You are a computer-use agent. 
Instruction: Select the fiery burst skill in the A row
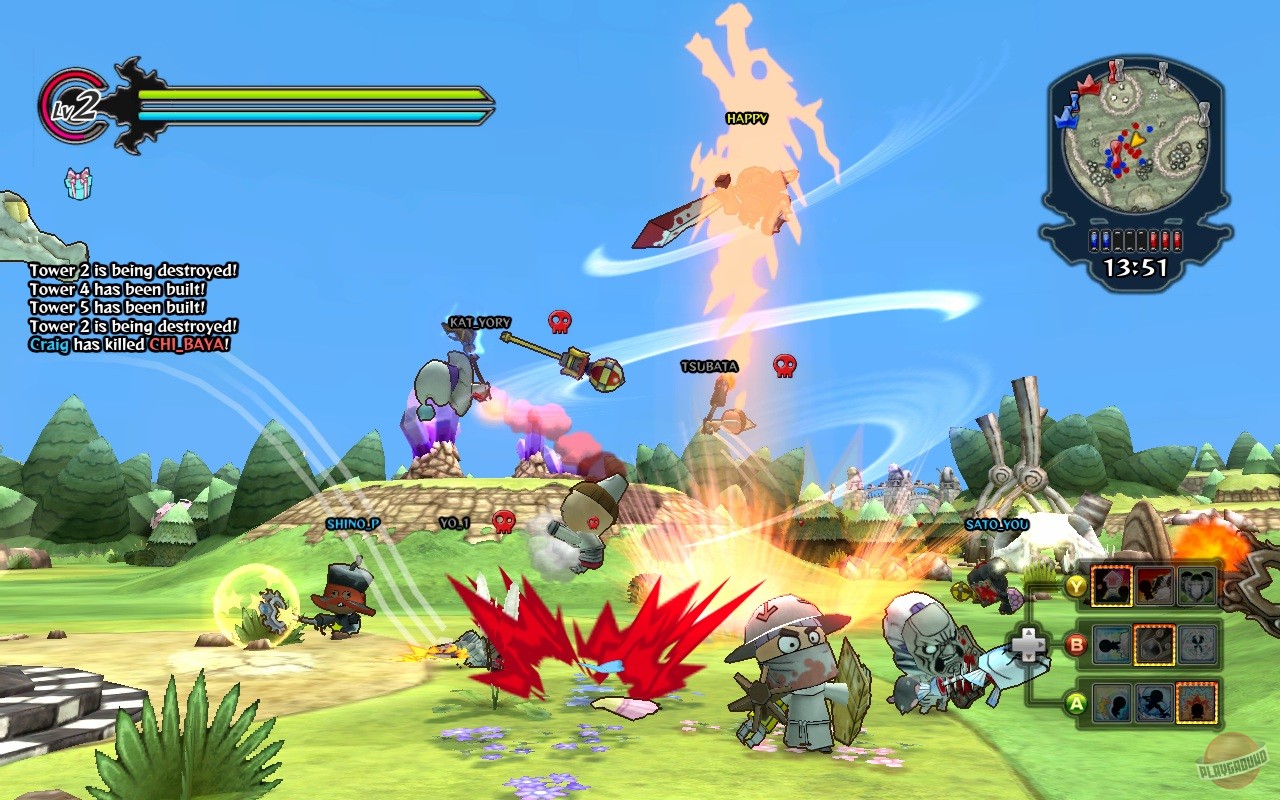tap(1197, 703)
